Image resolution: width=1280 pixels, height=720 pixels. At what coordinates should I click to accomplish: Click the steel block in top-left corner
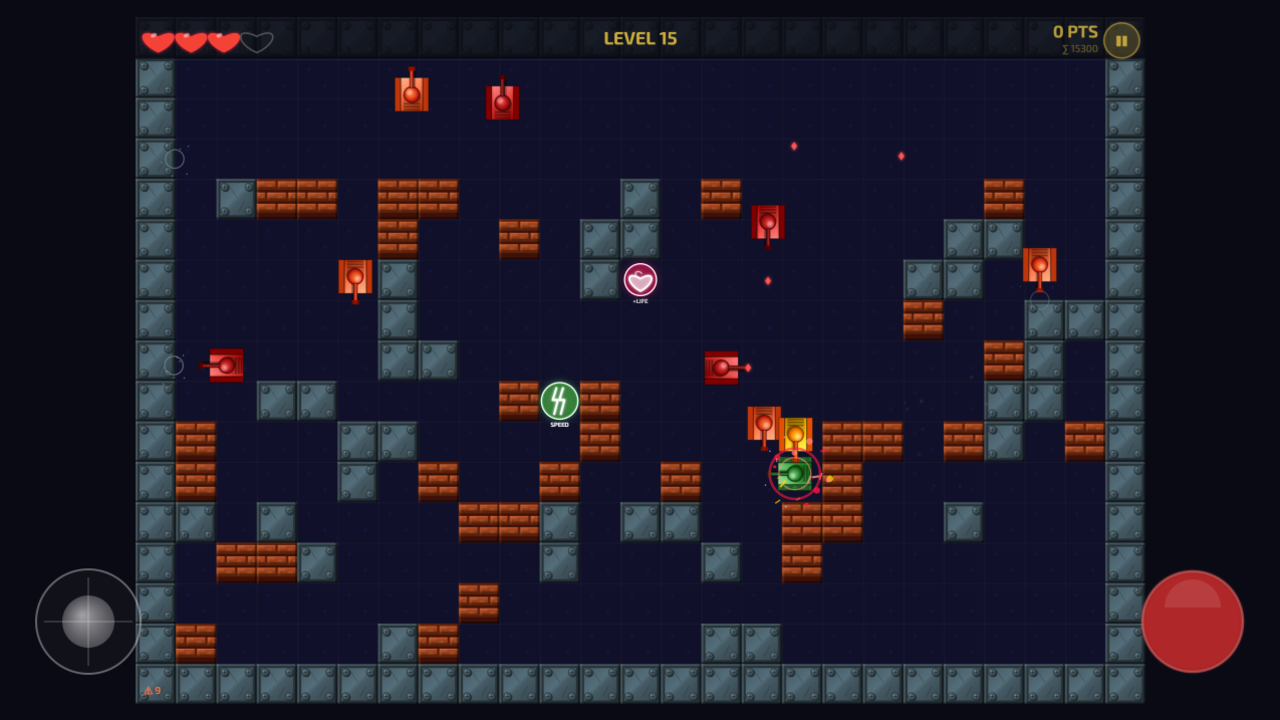pos(156,76)
